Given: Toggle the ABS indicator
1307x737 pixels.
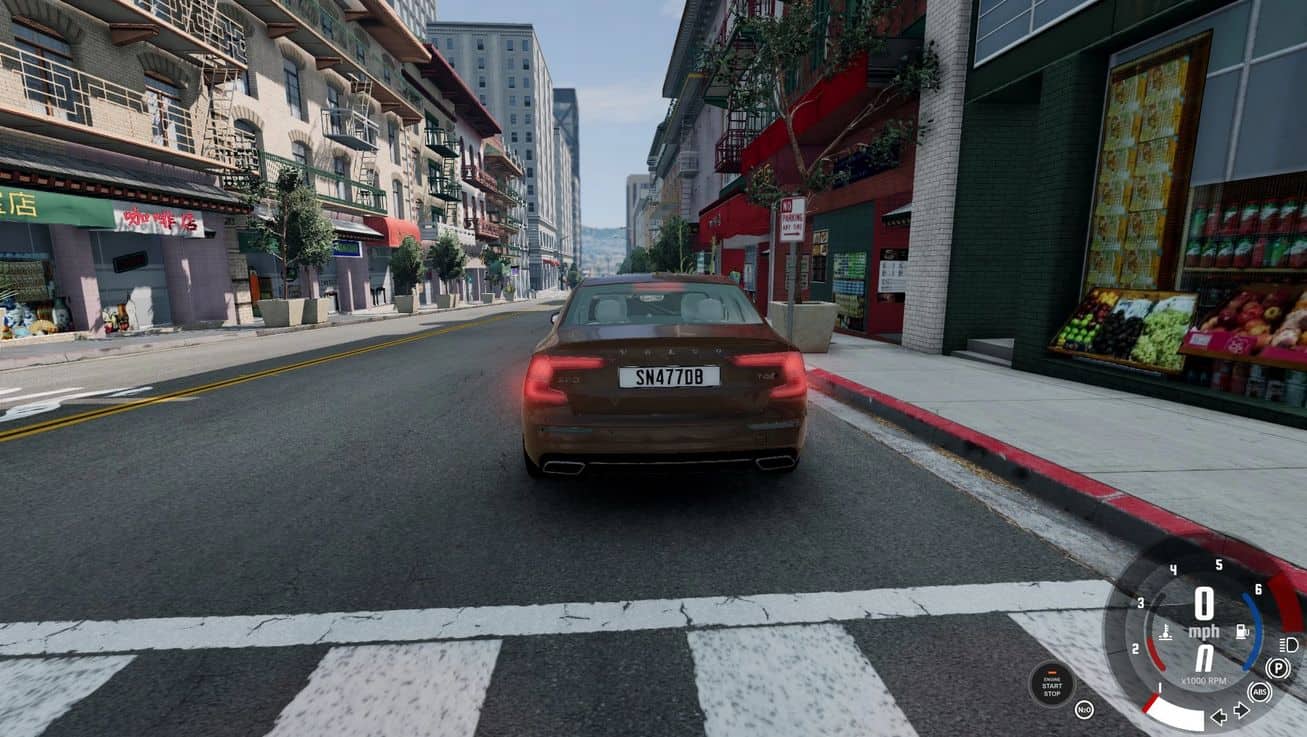Looking at the screenshot, I should tap(1260, 691).
